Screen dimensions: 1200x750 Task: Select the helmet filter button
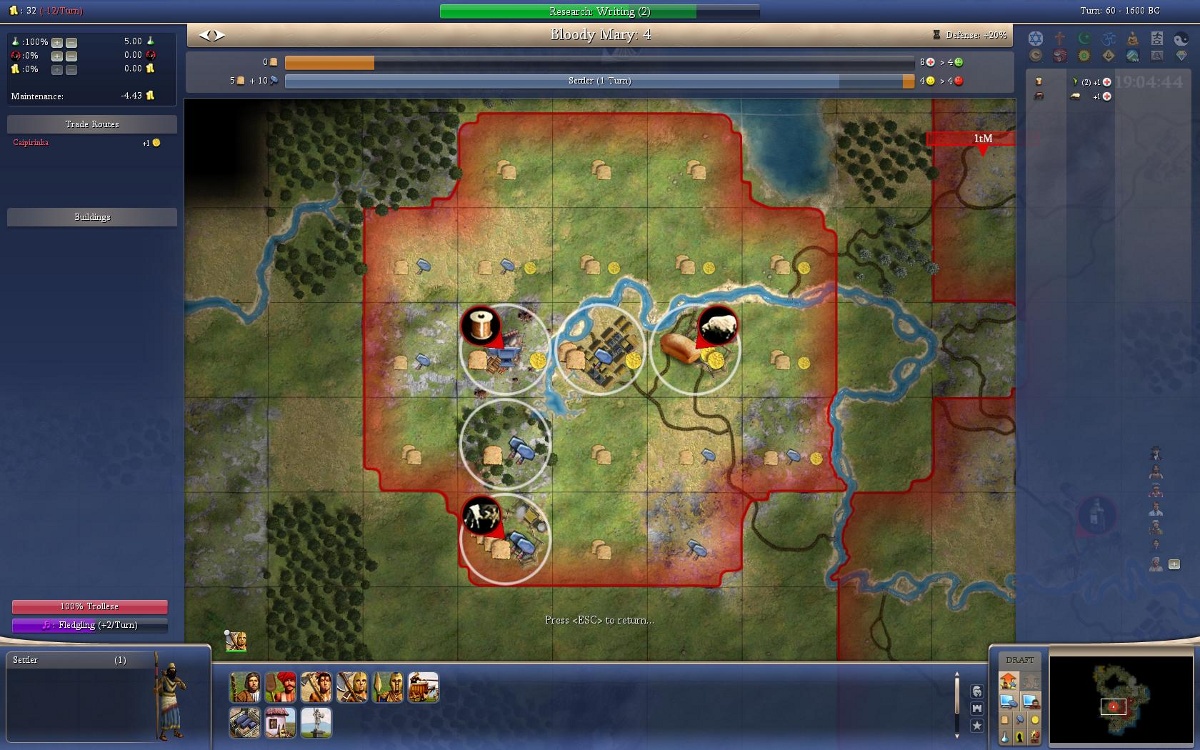tap(976, 691)
